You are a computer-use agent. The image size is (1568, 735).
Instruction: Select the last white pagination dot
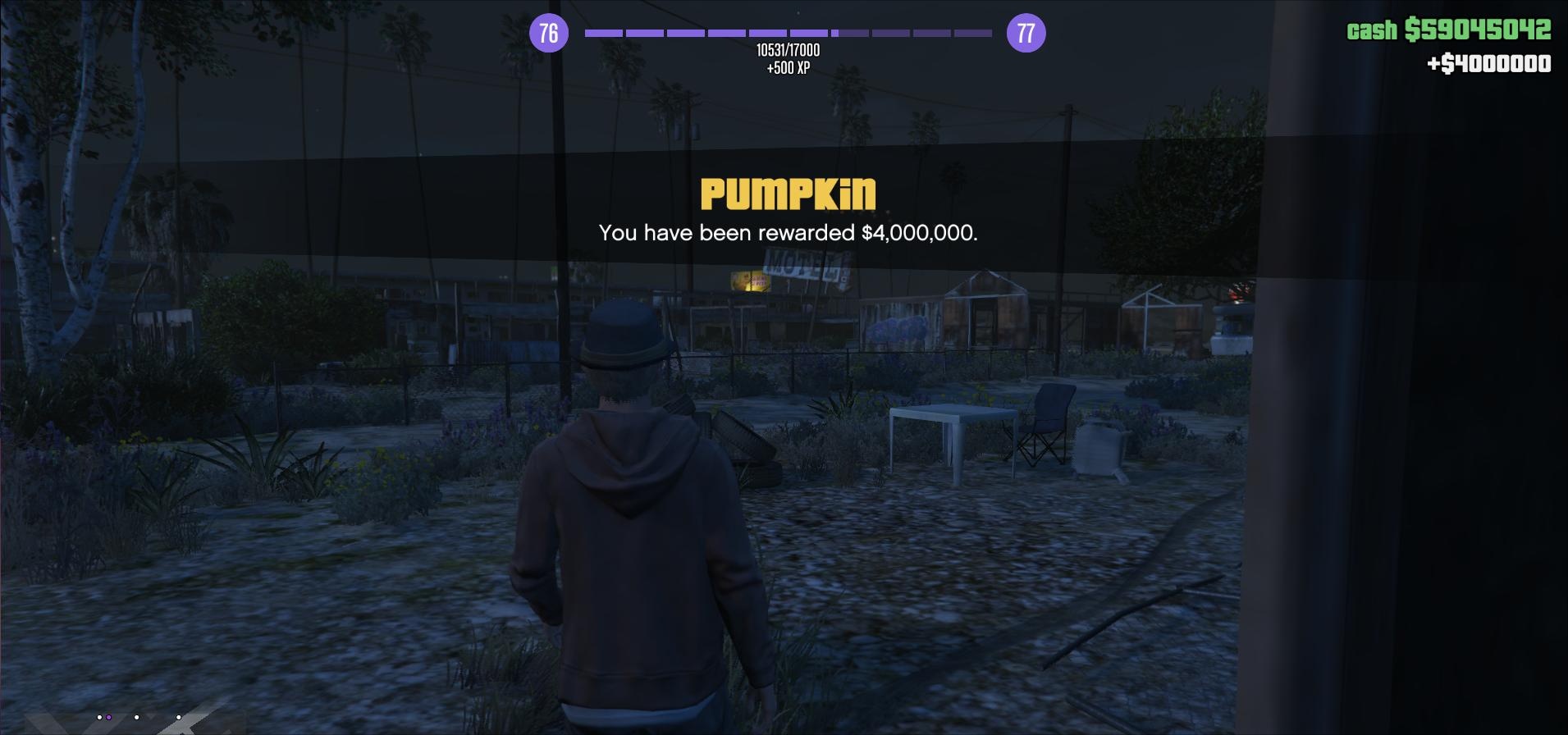point(178,717)
